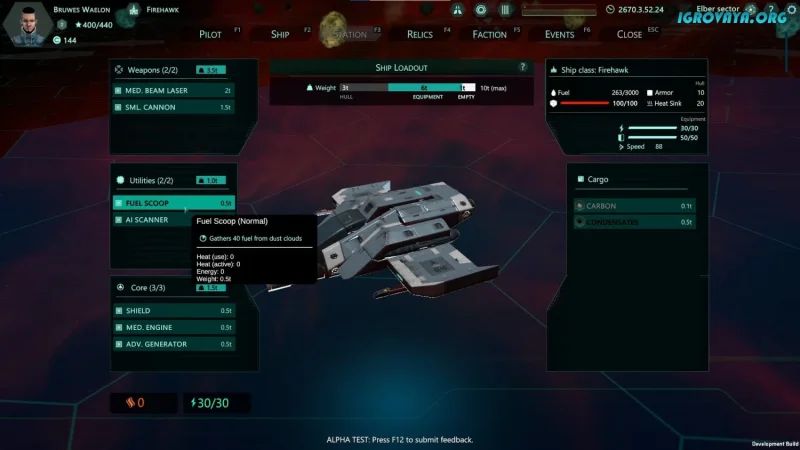
Task: Switch to the Ship tab
Action: click(280, 34)
